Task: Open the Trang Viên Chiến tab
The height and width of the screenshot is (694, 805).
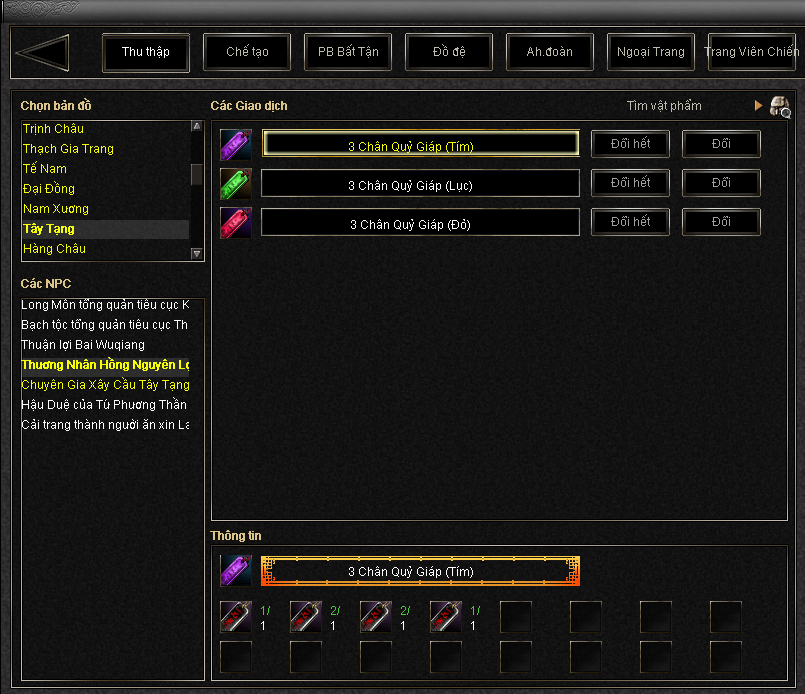Action: [751, 52]
